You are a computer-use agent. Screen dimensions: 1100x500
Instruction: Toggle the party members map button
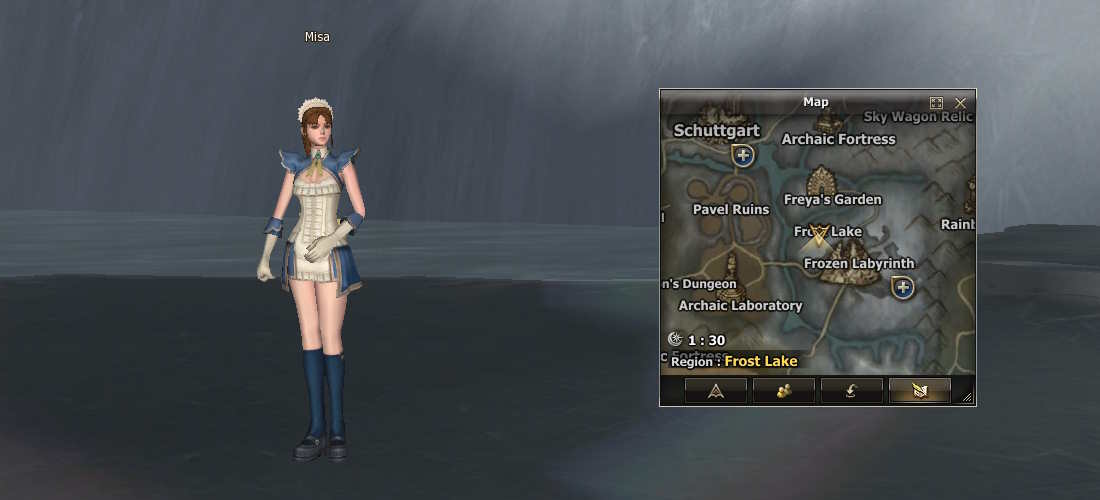(x=783, y=391)
